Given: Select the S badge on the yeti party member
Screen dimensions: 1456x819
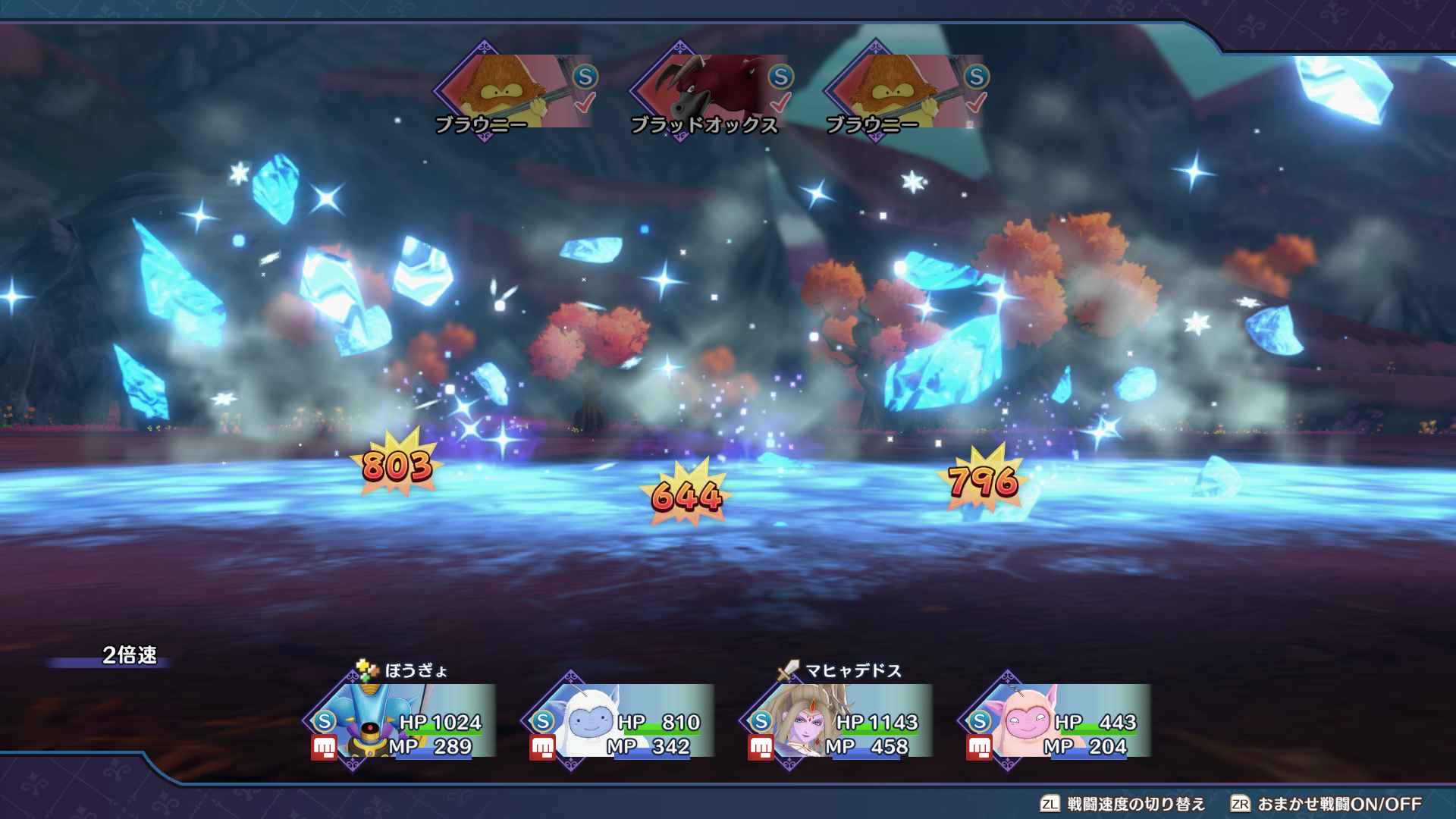Looking at the screenshot, I should [544, 723].
